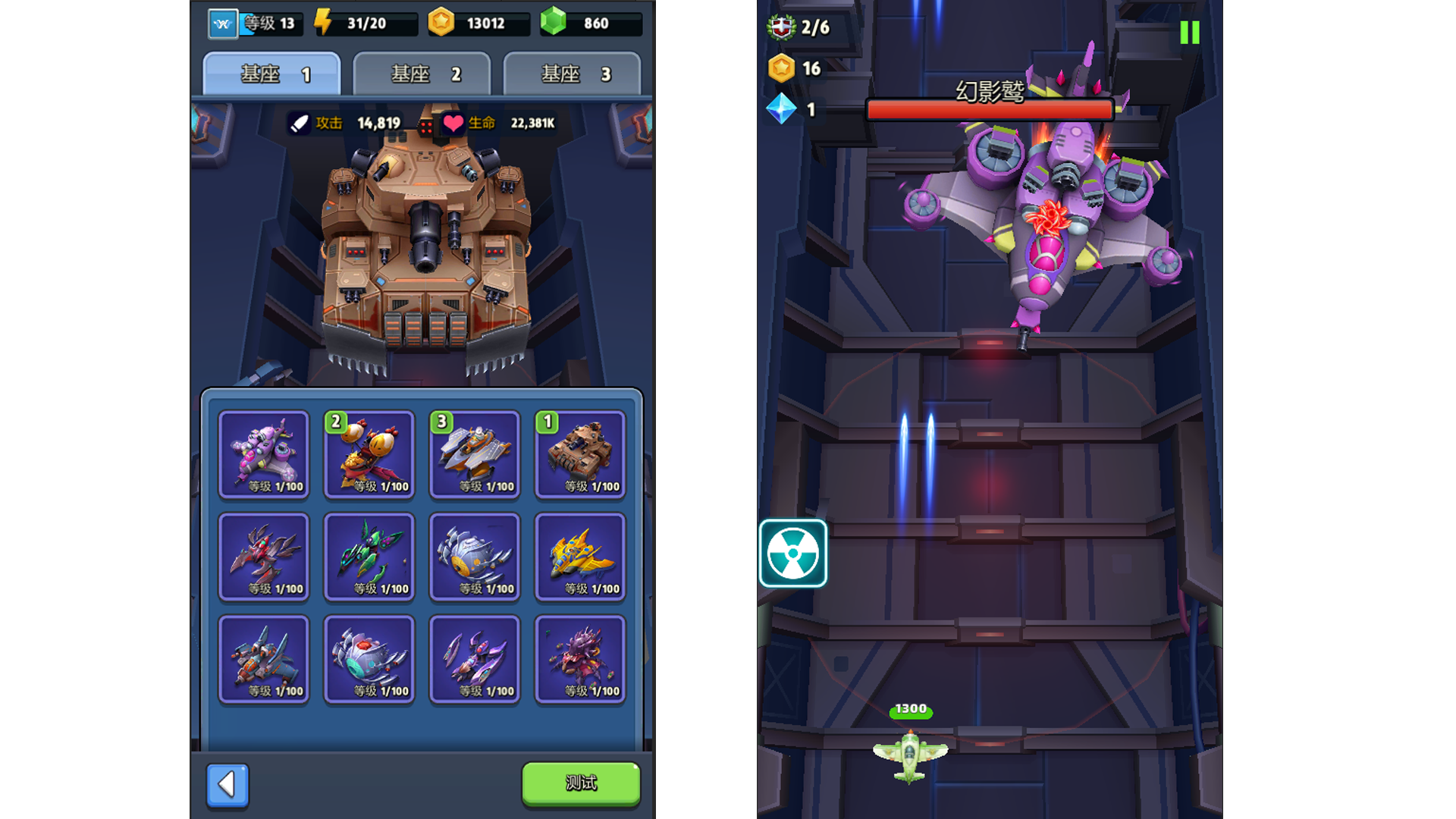Pause the game with the green pause icon
The image size is (1456, 819).
[1189, 33]
